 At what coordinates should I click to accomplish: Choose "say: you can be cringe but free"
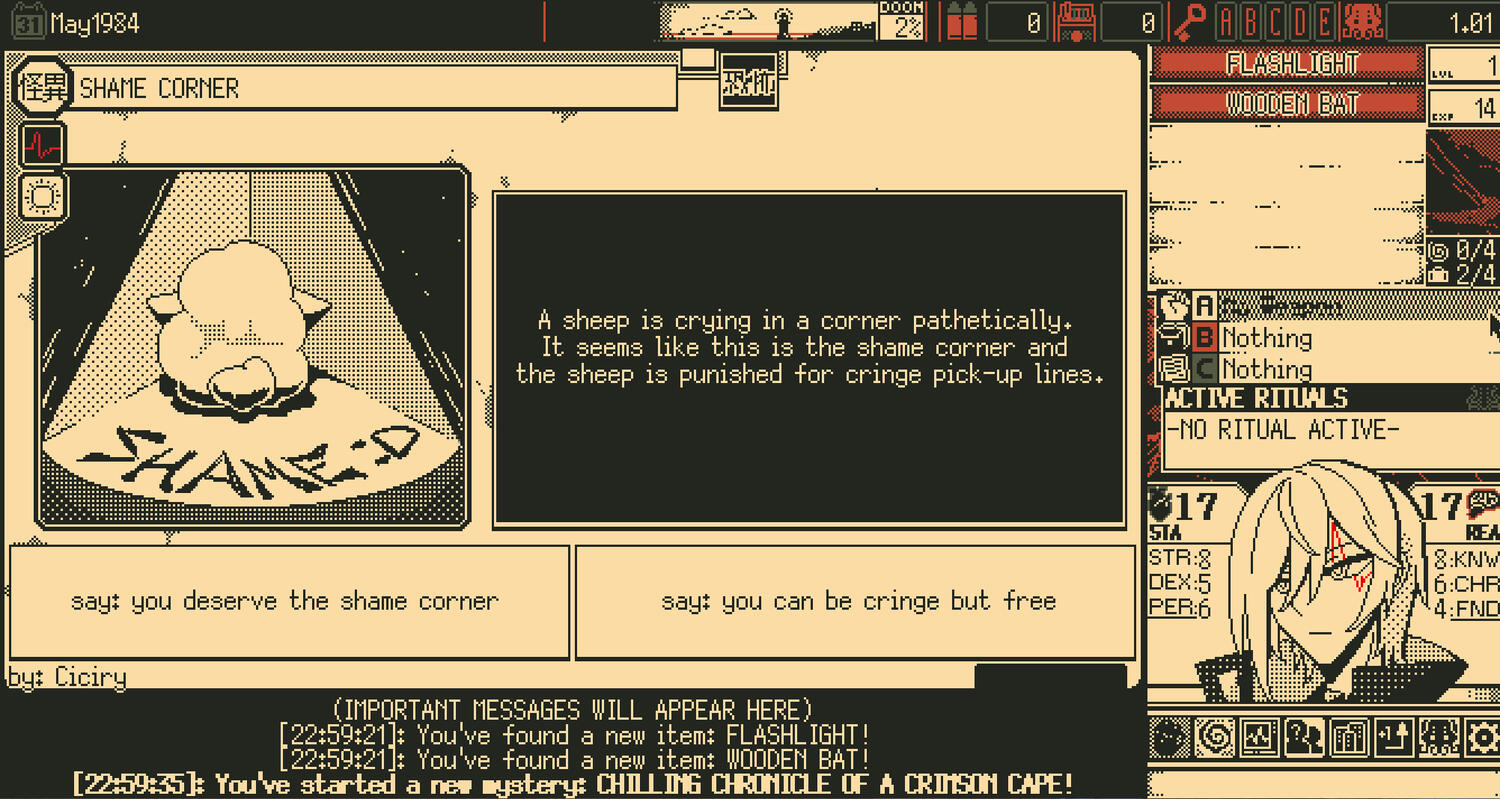(856, 601)
